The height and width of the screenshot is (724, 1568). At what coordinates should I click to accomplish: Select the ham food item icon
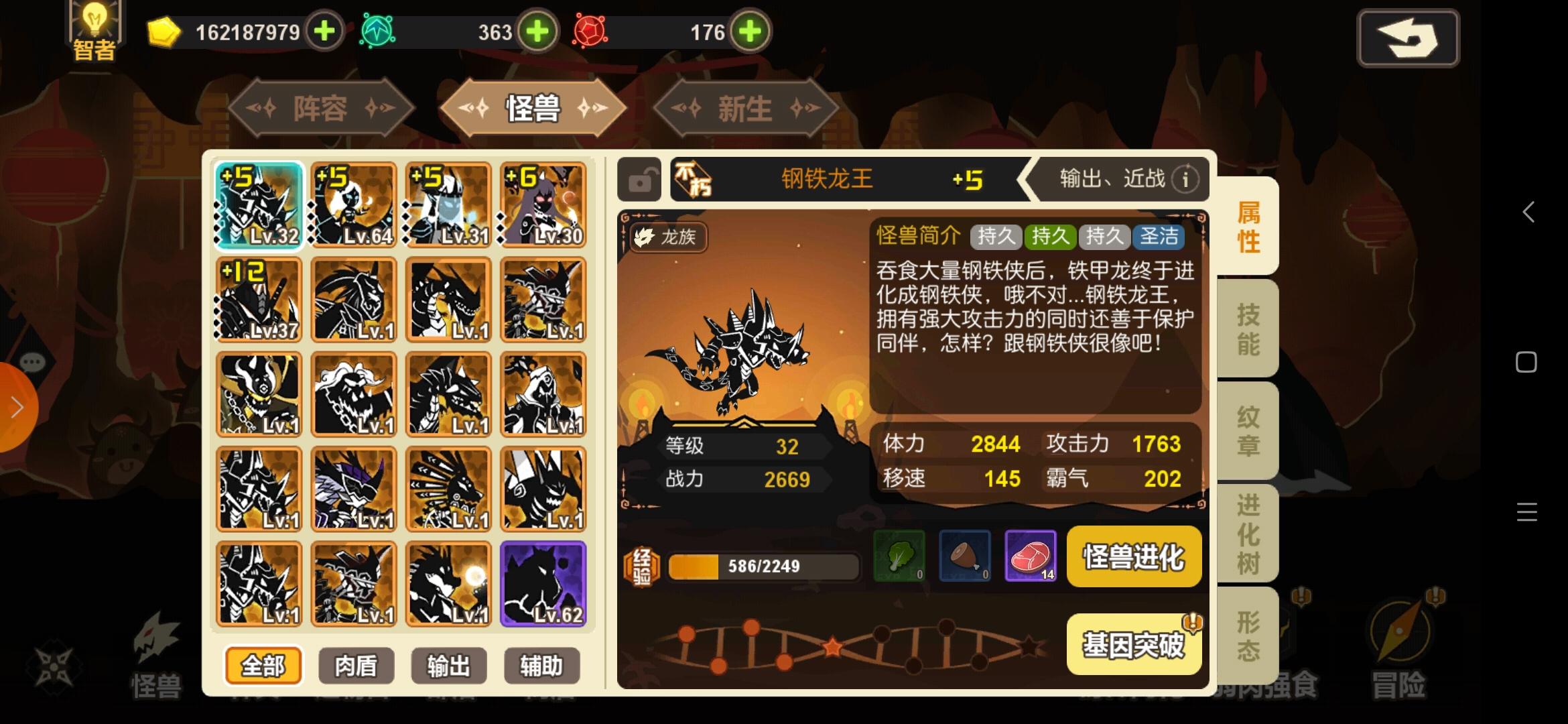click(965, 556)
